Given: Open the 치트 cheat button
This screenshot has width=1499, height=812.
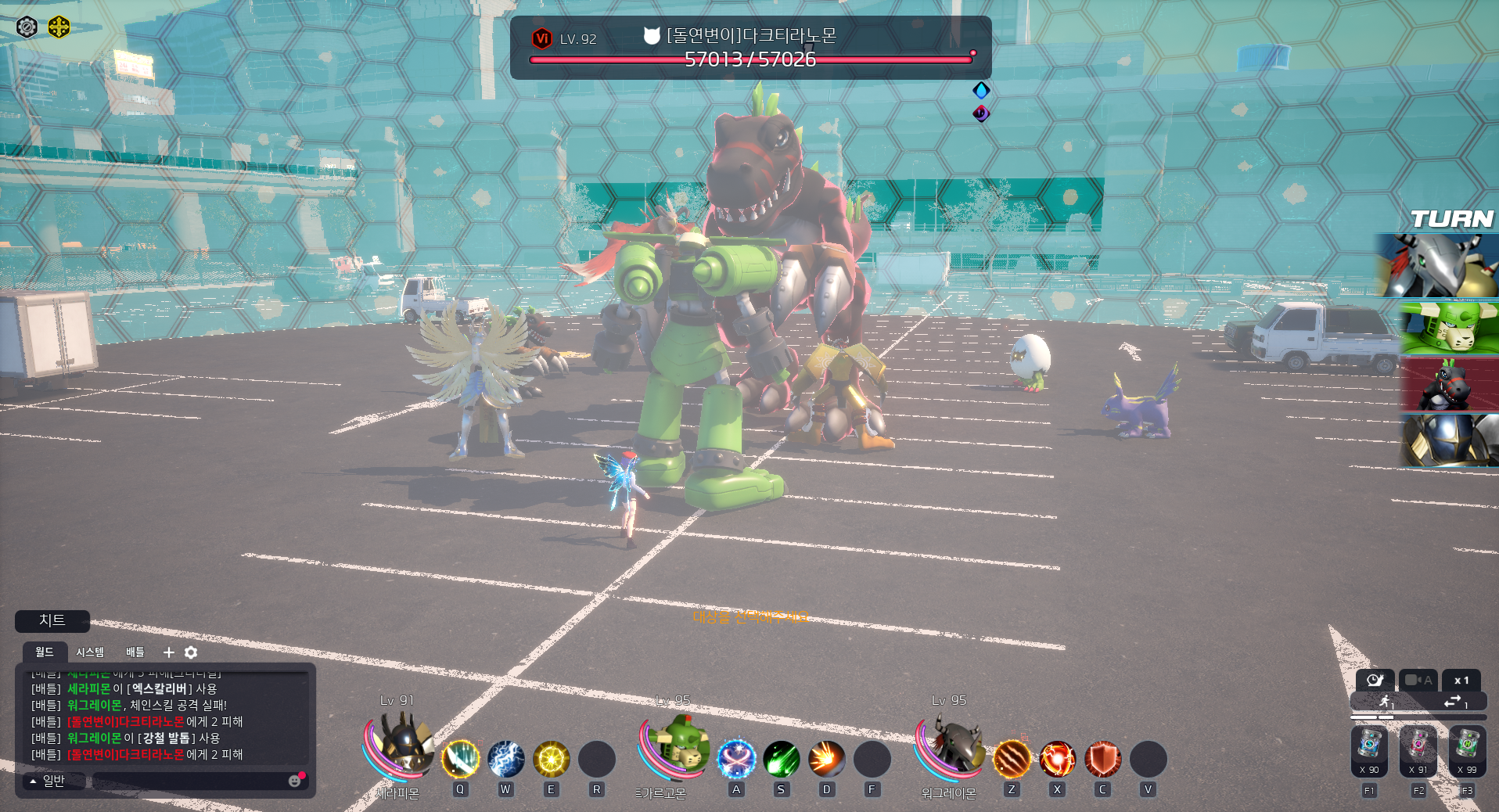Looking at the screenshot, I should [x=52, y=621].
